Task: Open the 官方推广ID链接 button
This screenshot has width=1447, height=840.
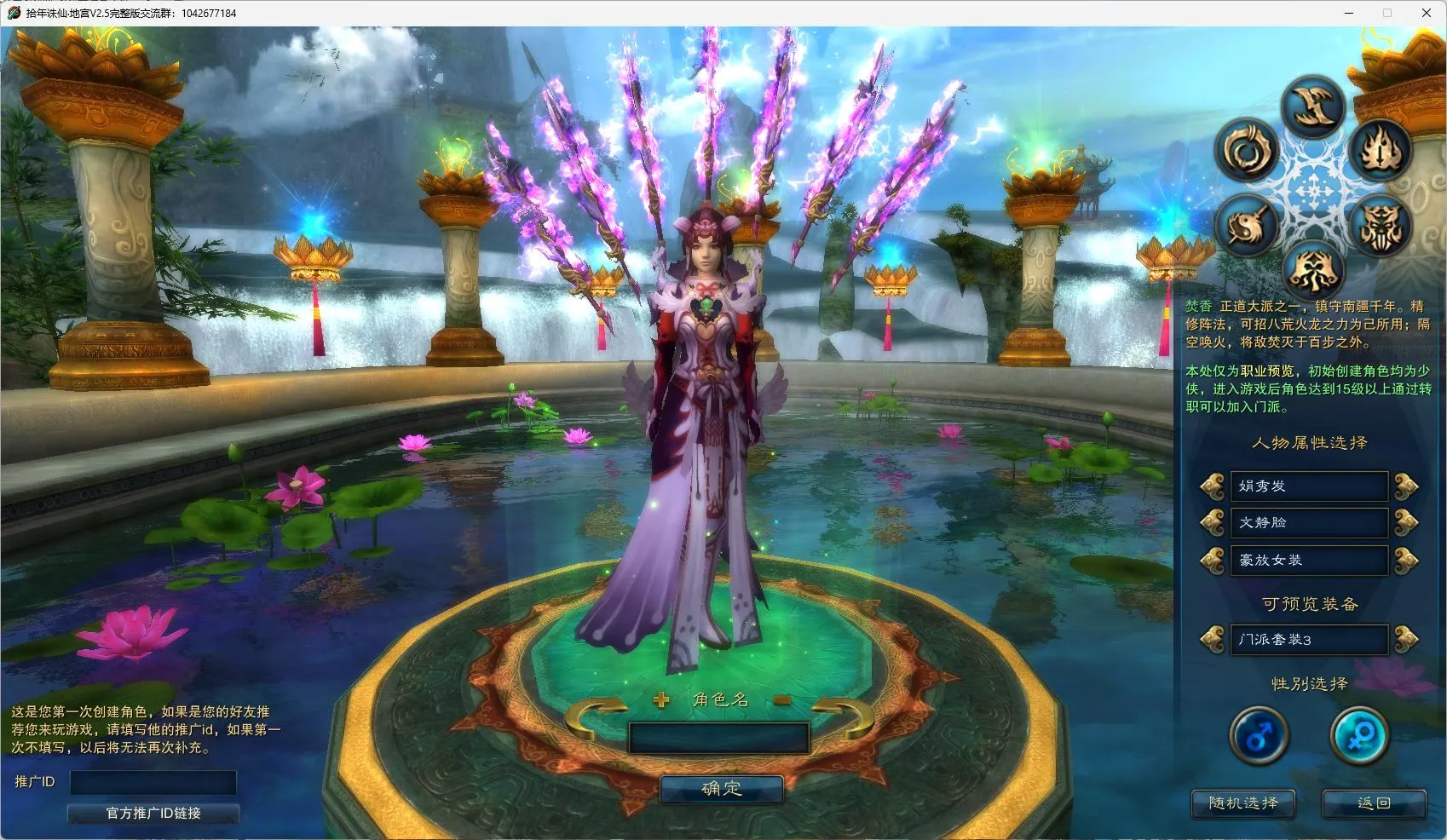Action: (153, 814)
